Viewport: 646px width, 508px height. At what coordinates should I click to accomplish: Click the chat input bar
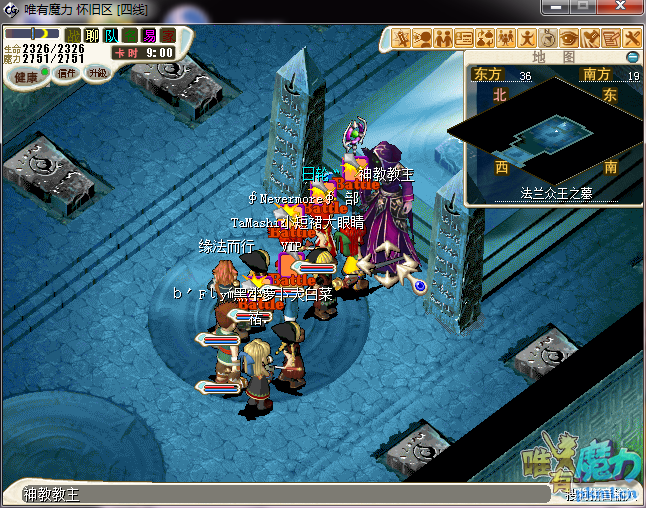(x=280, y=494)
